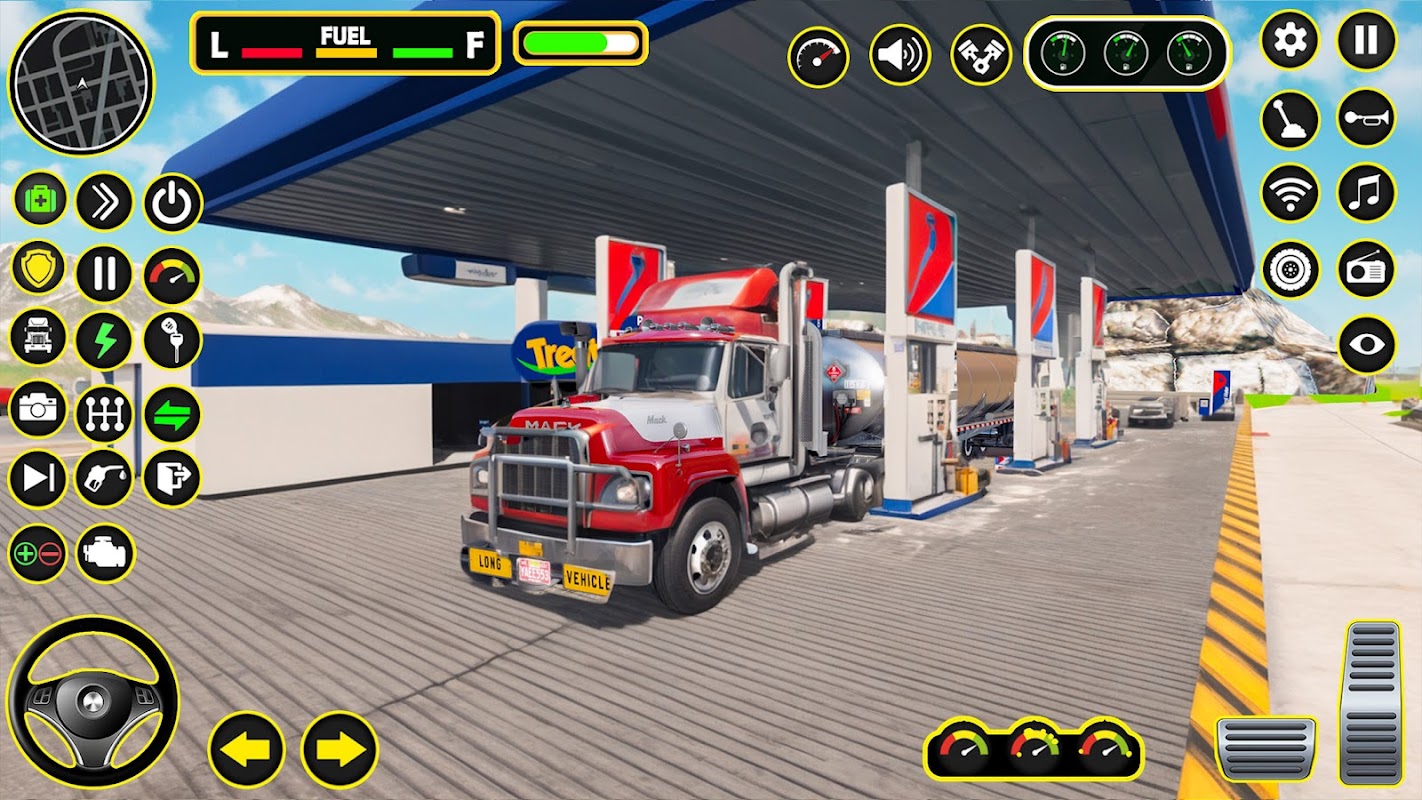Open the tire wheel icon
The image size is (1422, 800).
click(1289, 269)
